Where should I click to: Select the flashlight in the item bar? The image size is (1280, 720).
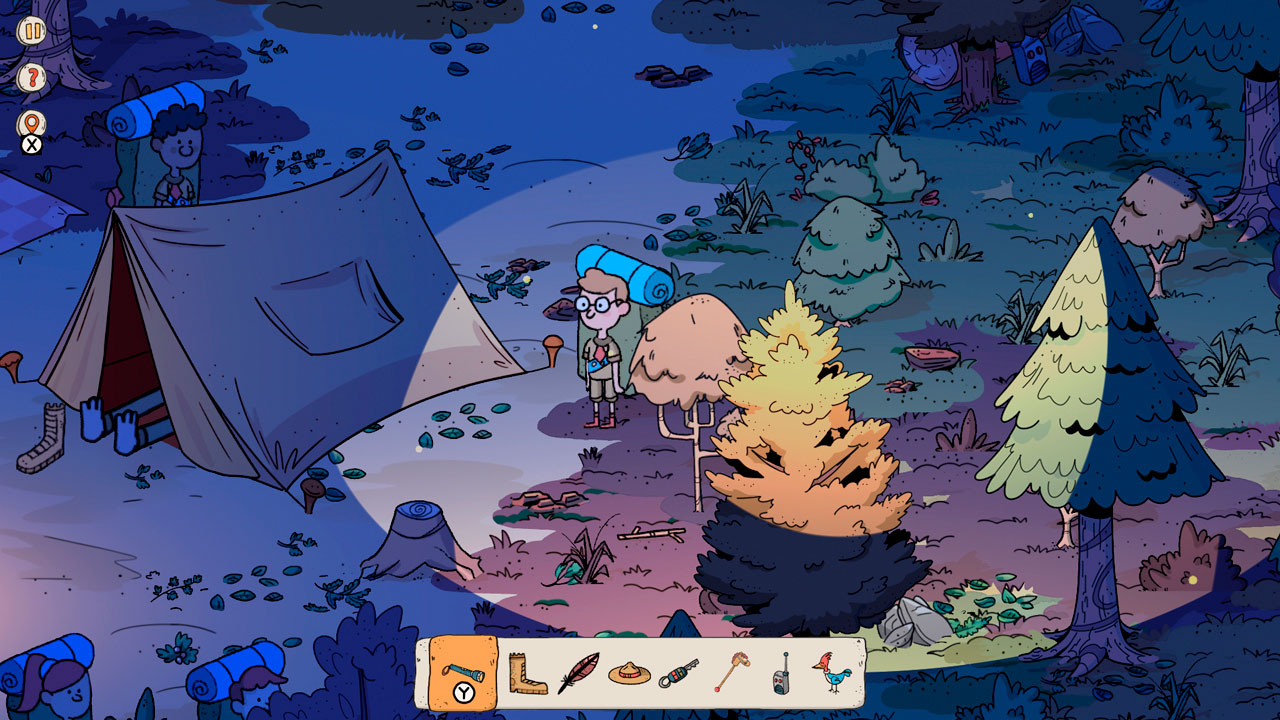click(x=463, y=672)
